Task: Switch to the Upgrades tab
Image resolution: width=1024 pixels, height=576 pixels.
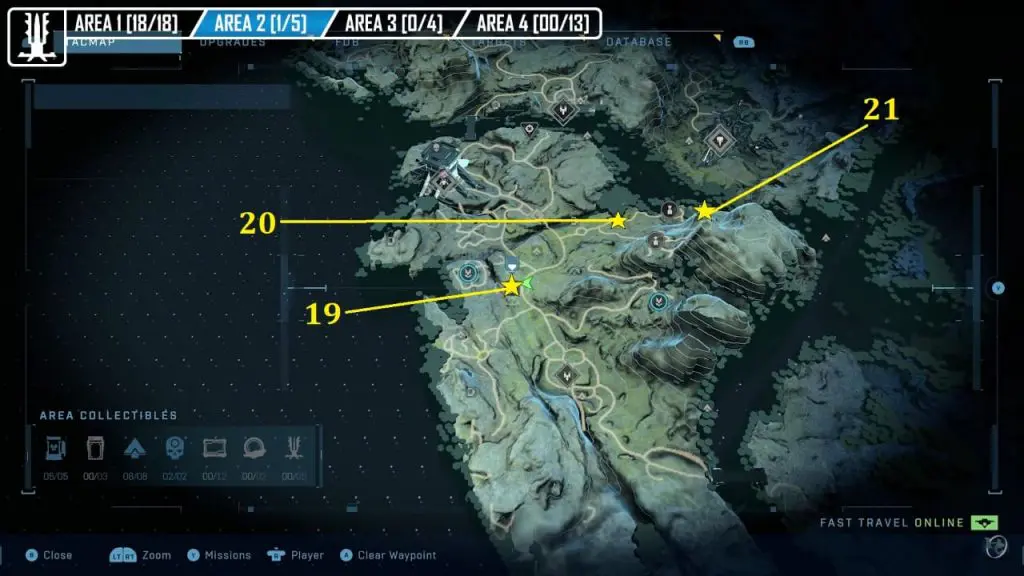Action: point(232,43)
